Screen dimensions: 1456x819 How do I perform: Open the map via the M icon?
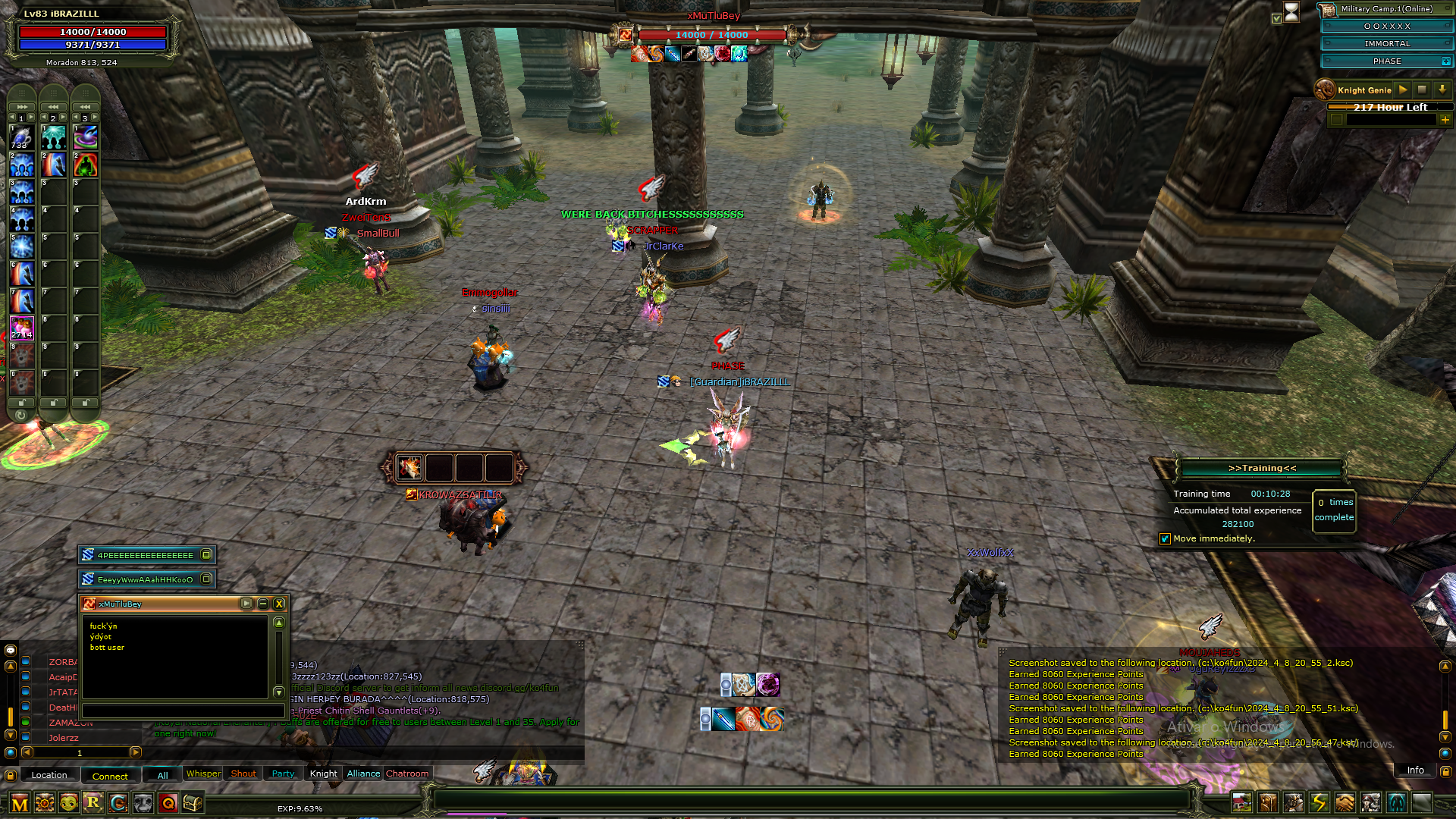19,805
